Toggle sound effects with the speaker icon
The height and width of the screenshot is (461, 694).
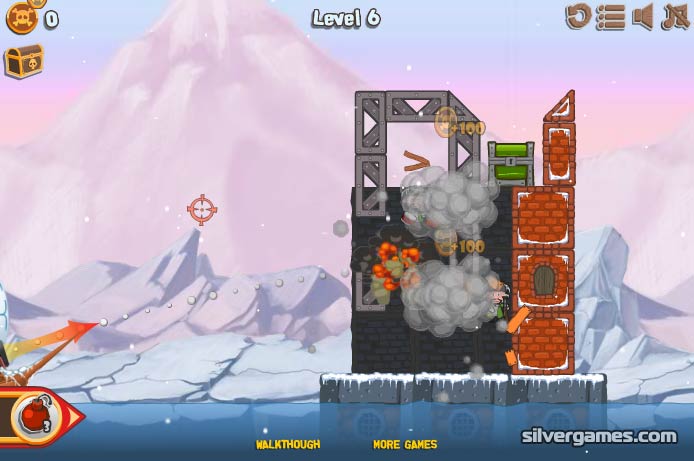644,16
